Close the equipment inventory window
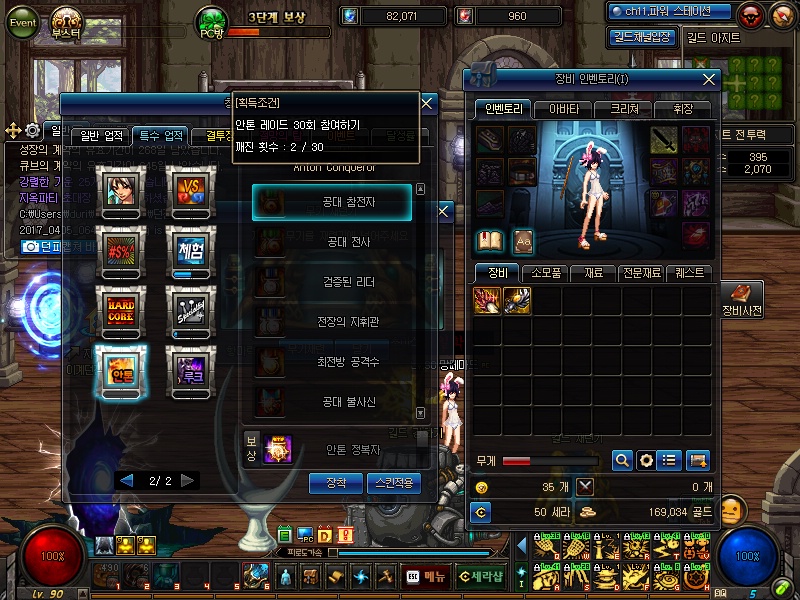 711,79
